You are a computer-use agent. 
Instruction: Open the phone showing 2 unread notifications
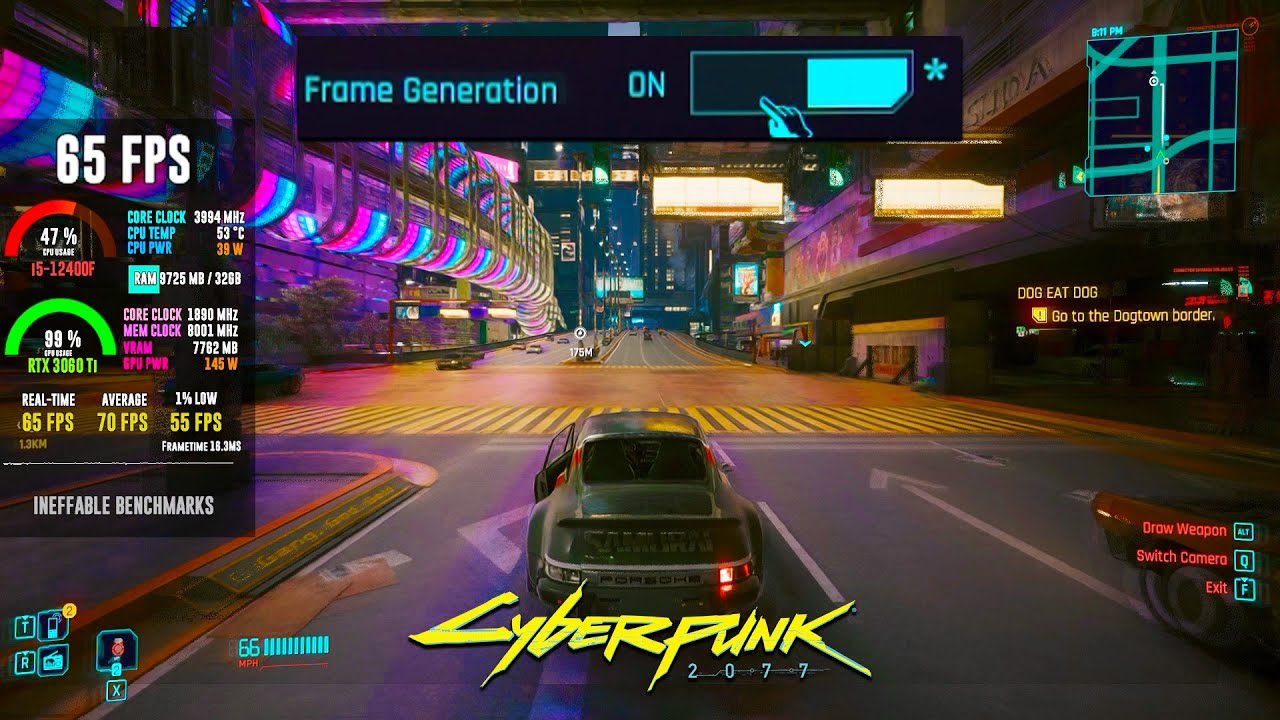[x=52, y=625]
